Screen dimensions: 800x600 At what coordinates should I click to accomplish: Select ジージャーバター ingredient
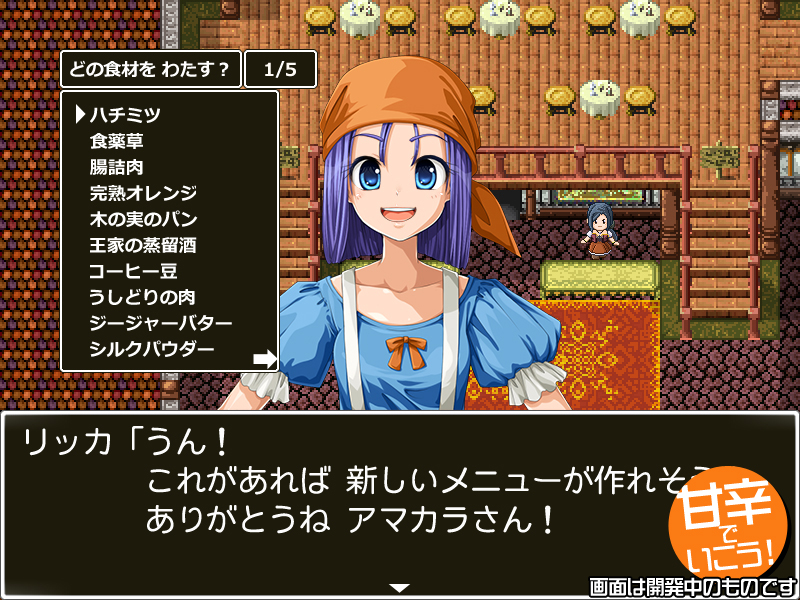coord(161,324)
